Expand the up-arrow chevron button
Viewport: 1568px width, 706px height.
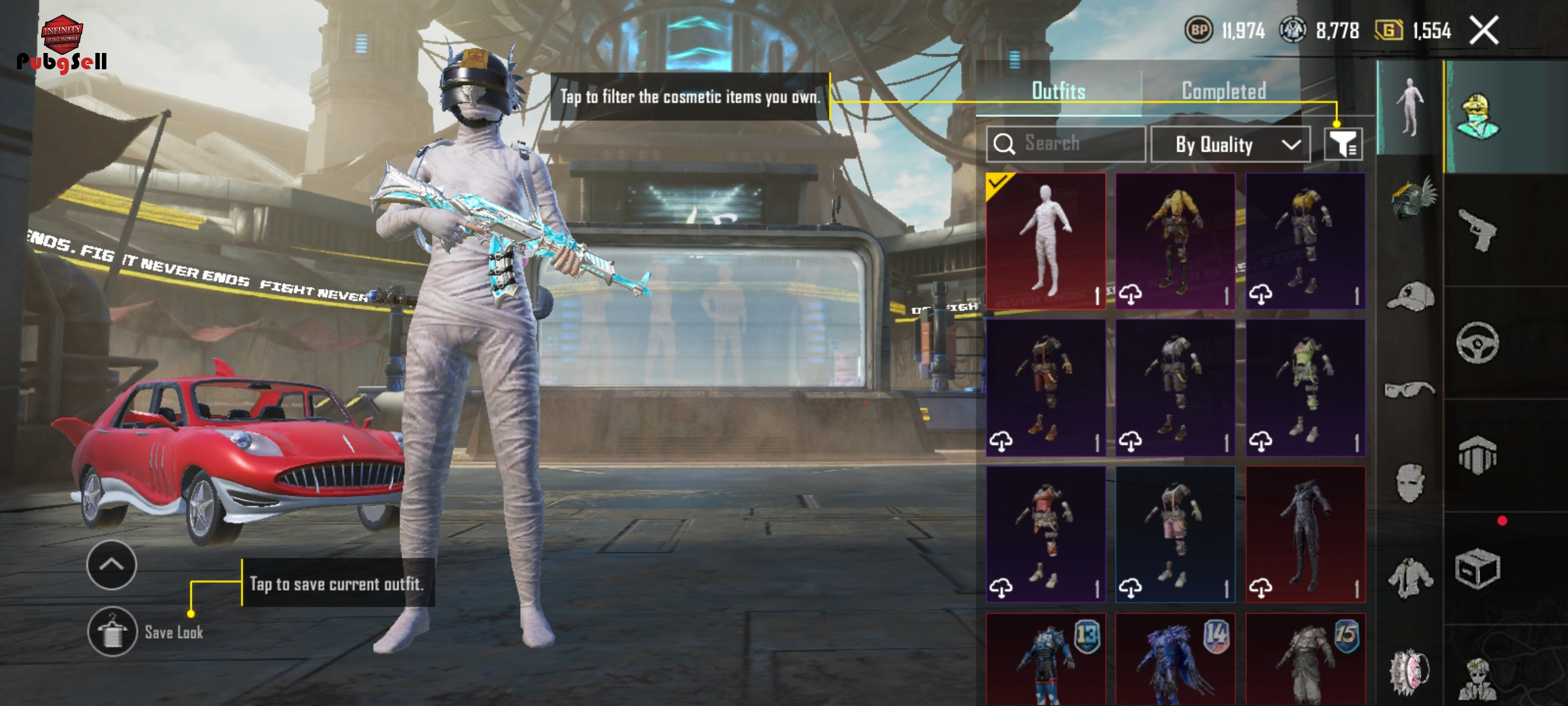pyautogui.click(x=111, y=565)
